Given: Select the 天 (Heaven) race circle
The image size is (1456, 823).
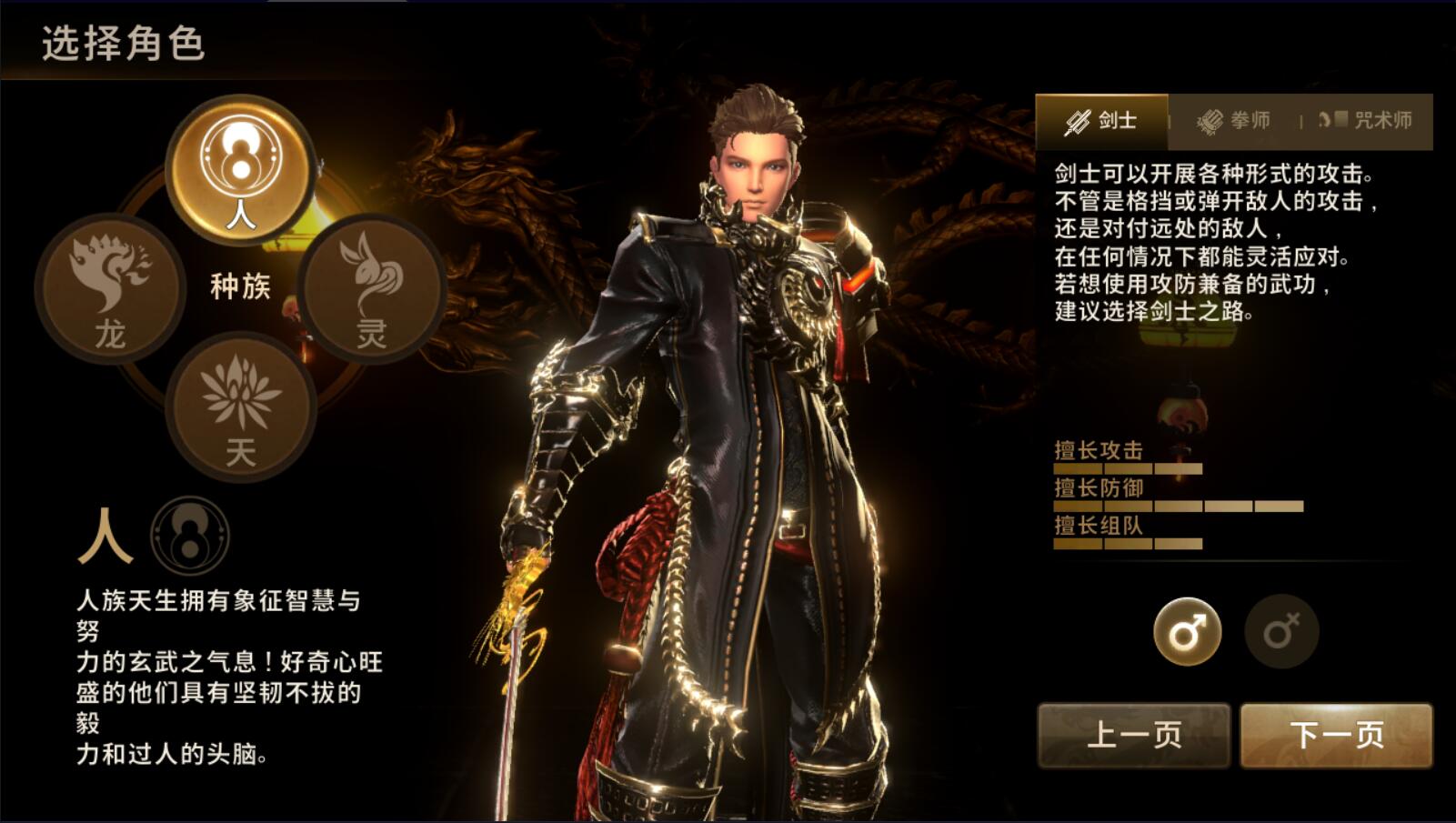Looking at the screenshot, I should coord(241,406).
